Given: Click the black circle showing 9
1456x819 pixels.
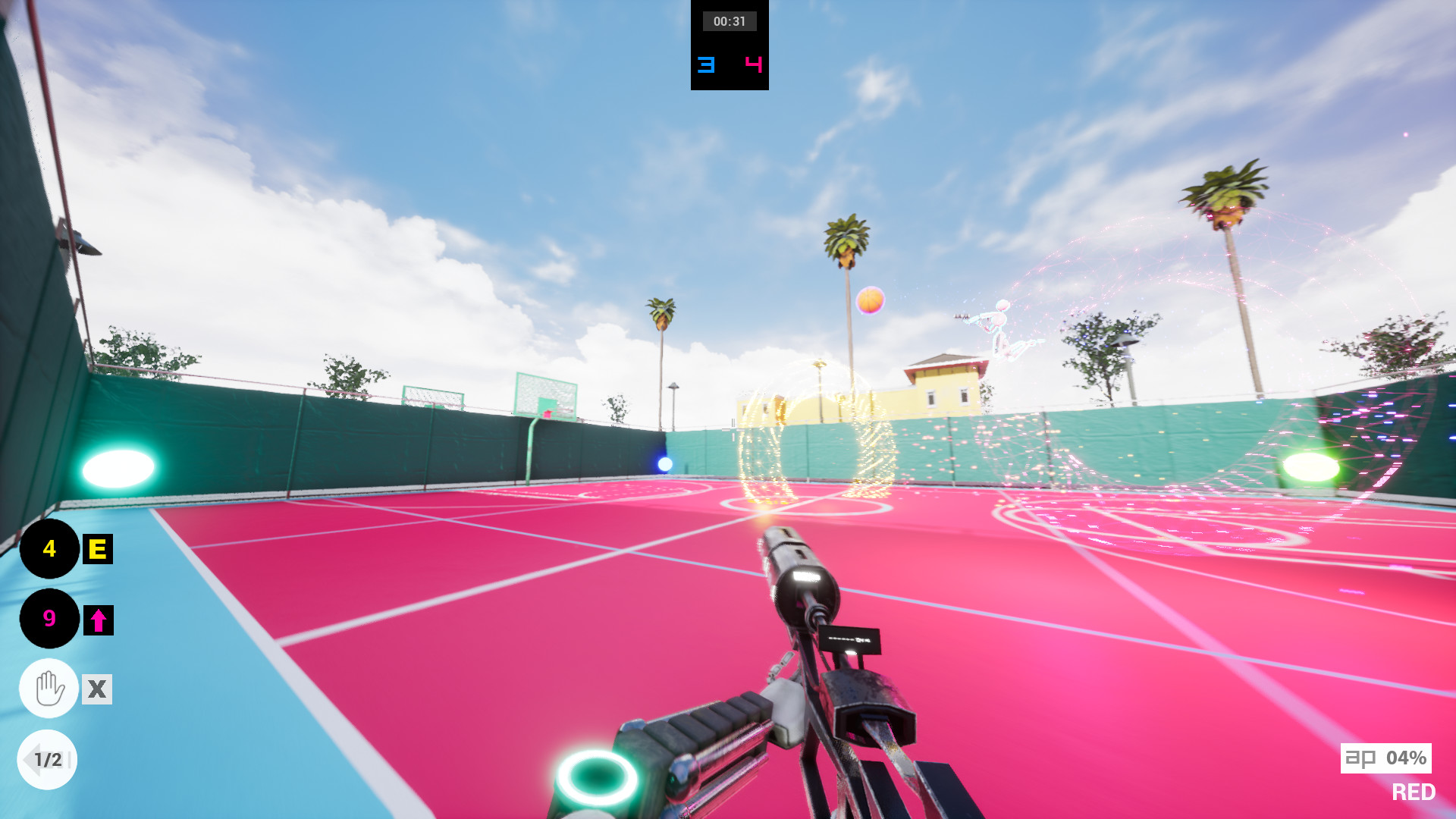Looking at the screenshot, I should click(49, 620).
